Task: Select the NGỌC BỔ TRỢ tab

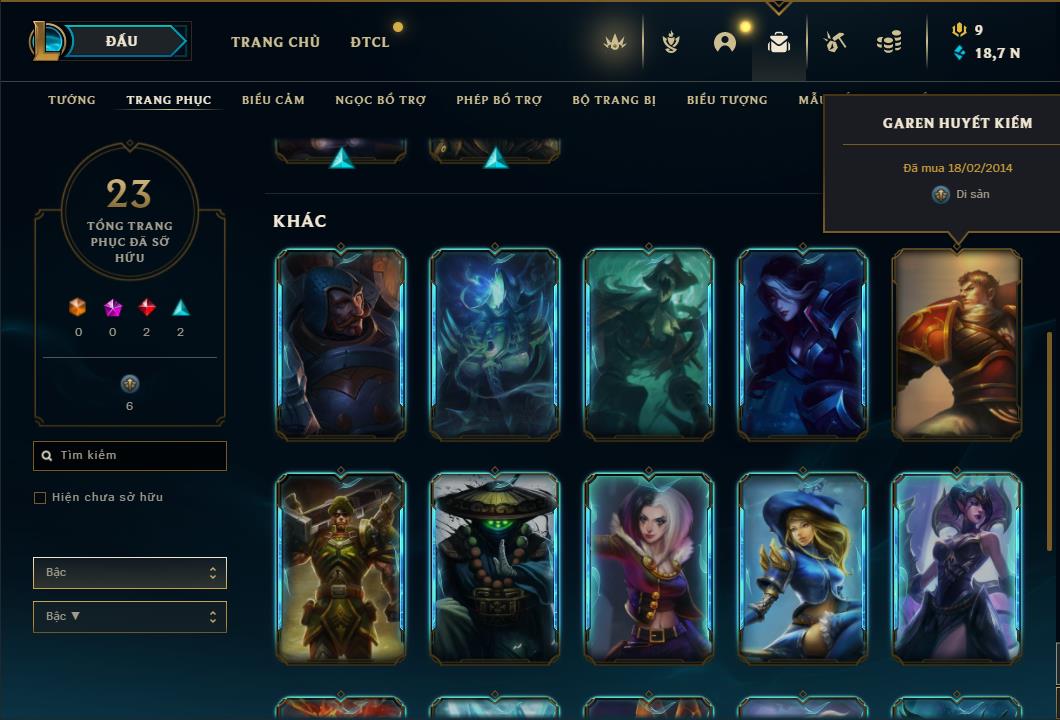Action: click(380, 100)
